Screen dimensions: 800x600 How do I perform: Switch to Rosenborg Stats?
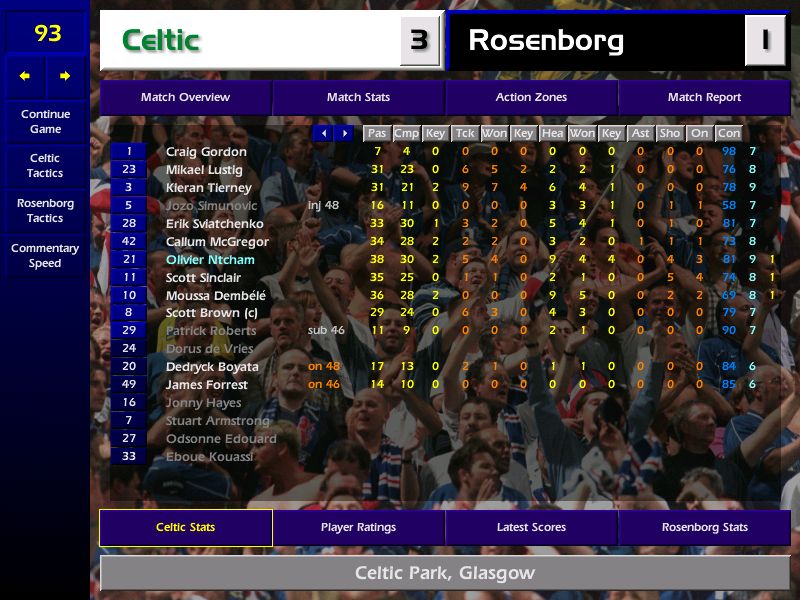tap(704, 527)
